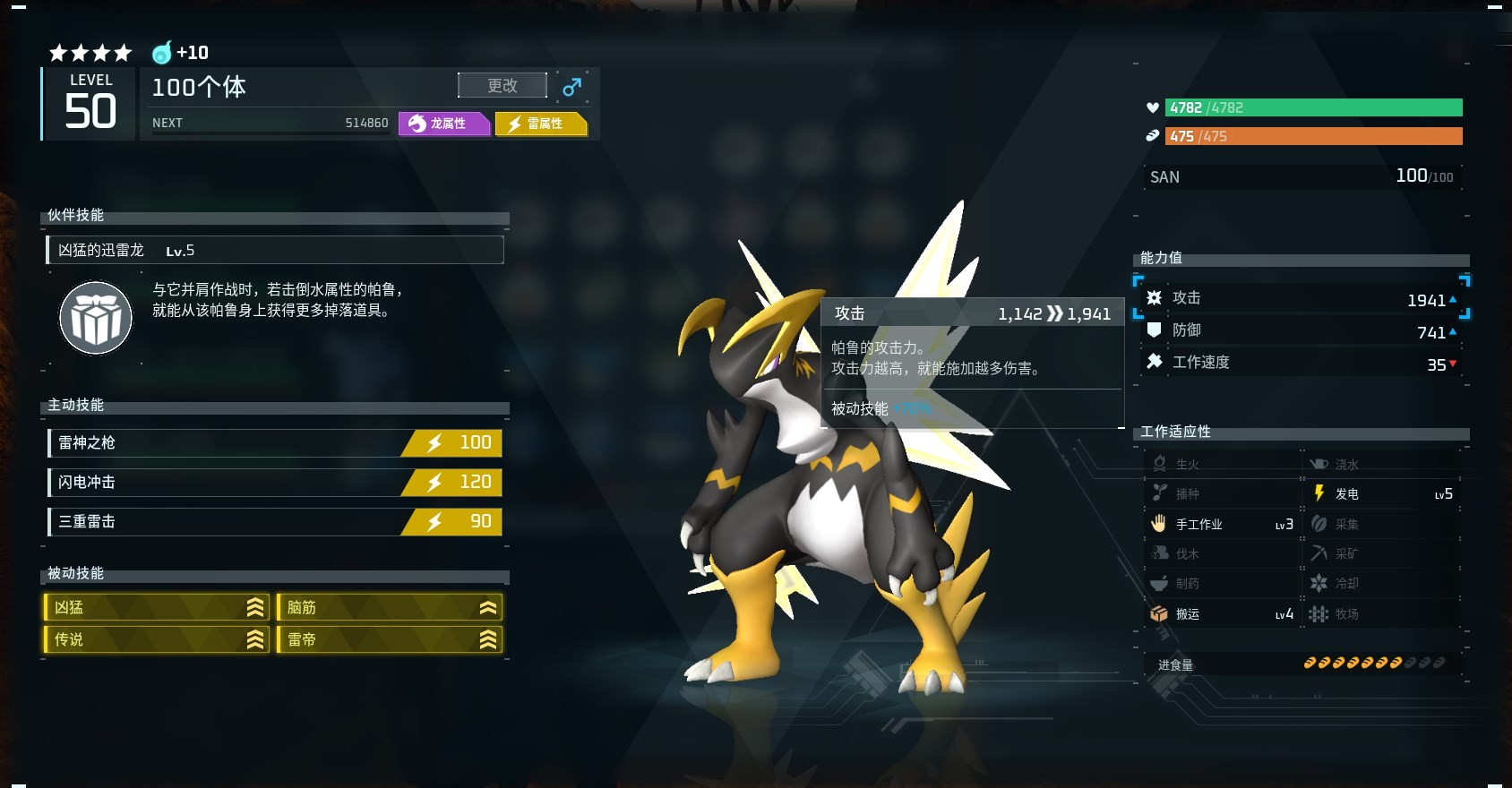The image size is (1512, 788).
Task: Choose the 闪电冲击 active skill
Action: tap(275, 482)
